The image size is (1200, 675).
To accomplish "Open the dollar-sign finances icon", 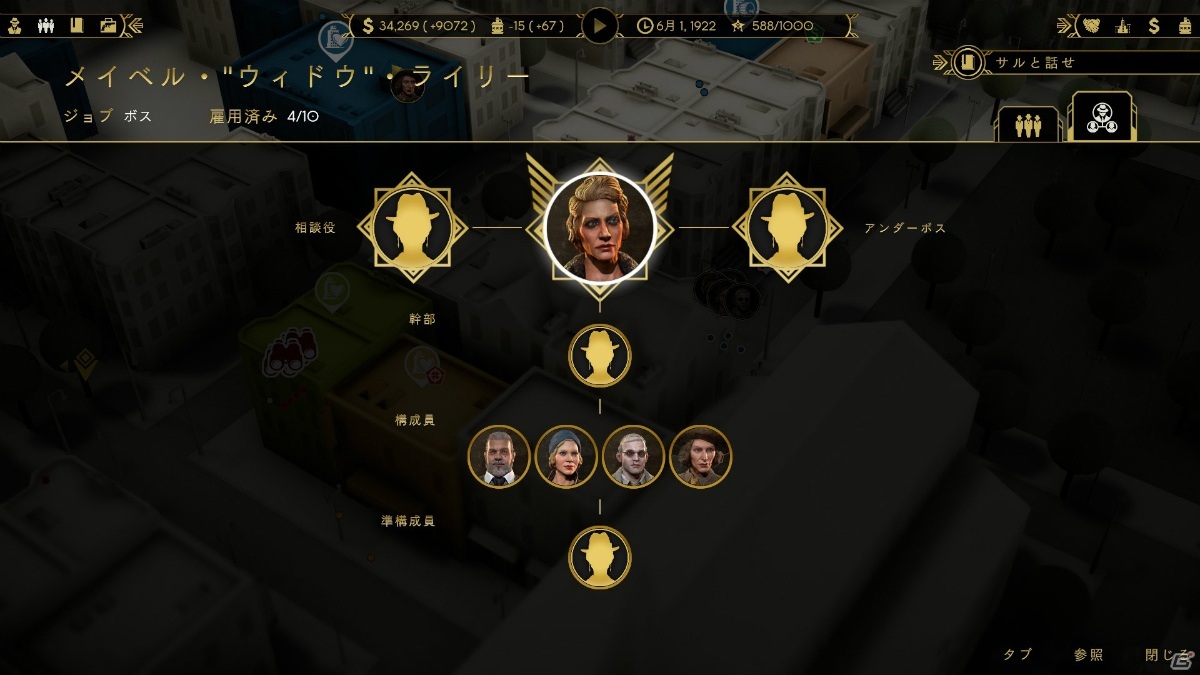I will [1154, 25].
